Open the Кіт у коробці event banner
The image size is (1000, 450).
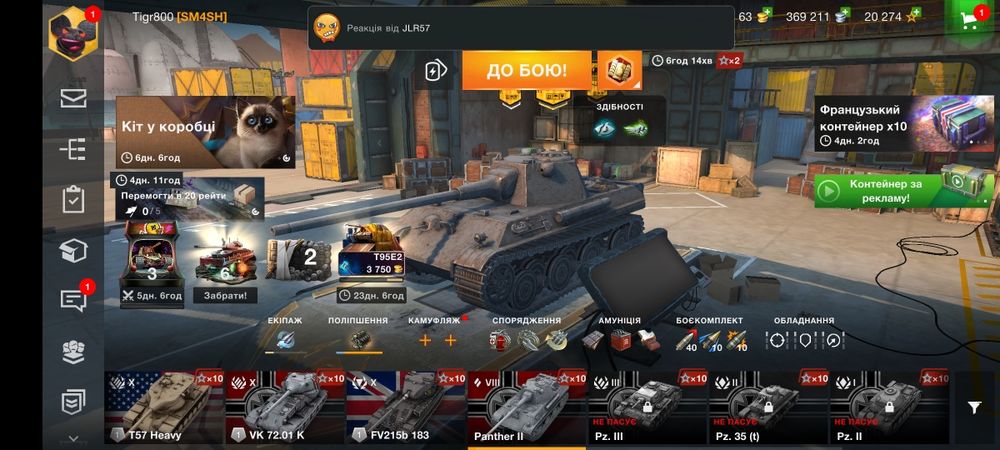coord(206,132)
